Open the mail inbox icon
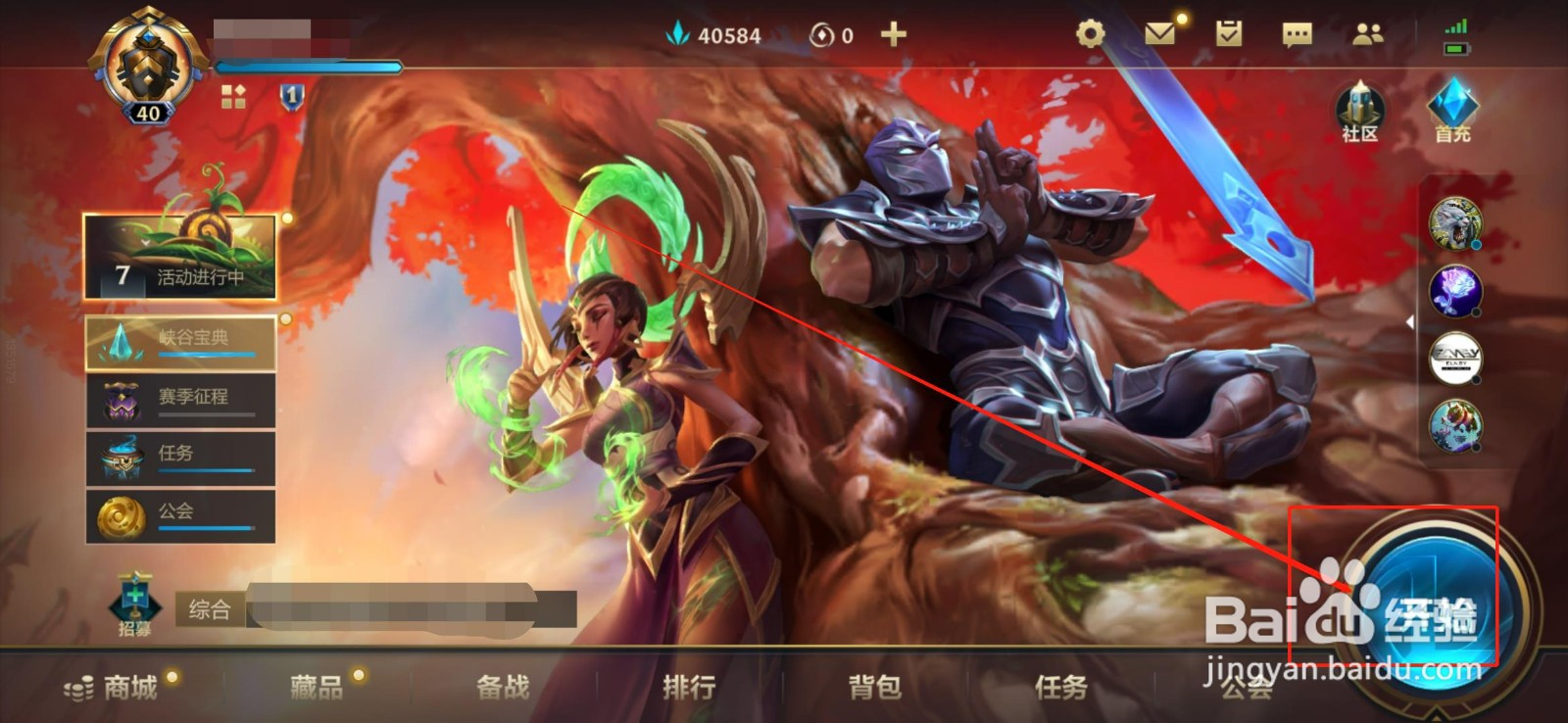The height and width of the screenshot is (723, 1568). point(1161,32)
